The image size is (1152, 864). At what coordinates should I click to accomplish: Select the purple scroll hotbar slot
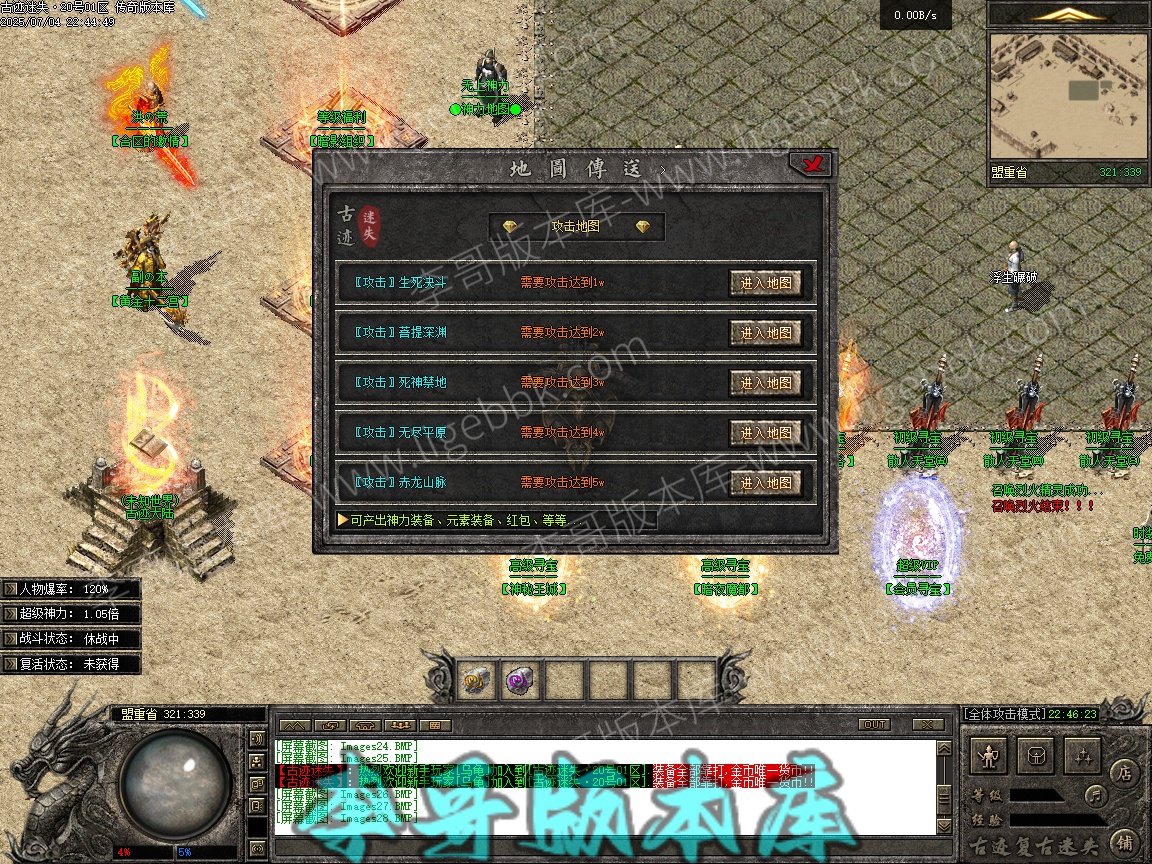(521, 681)
